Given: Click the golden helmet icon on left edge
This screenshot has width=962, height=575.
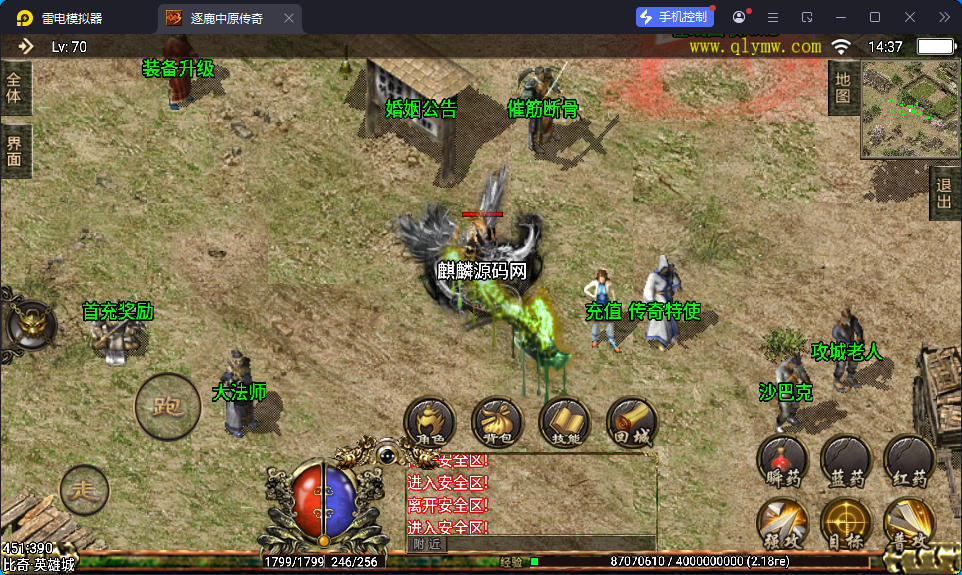Looking at the screenshot, I should [x=26, y=322].
